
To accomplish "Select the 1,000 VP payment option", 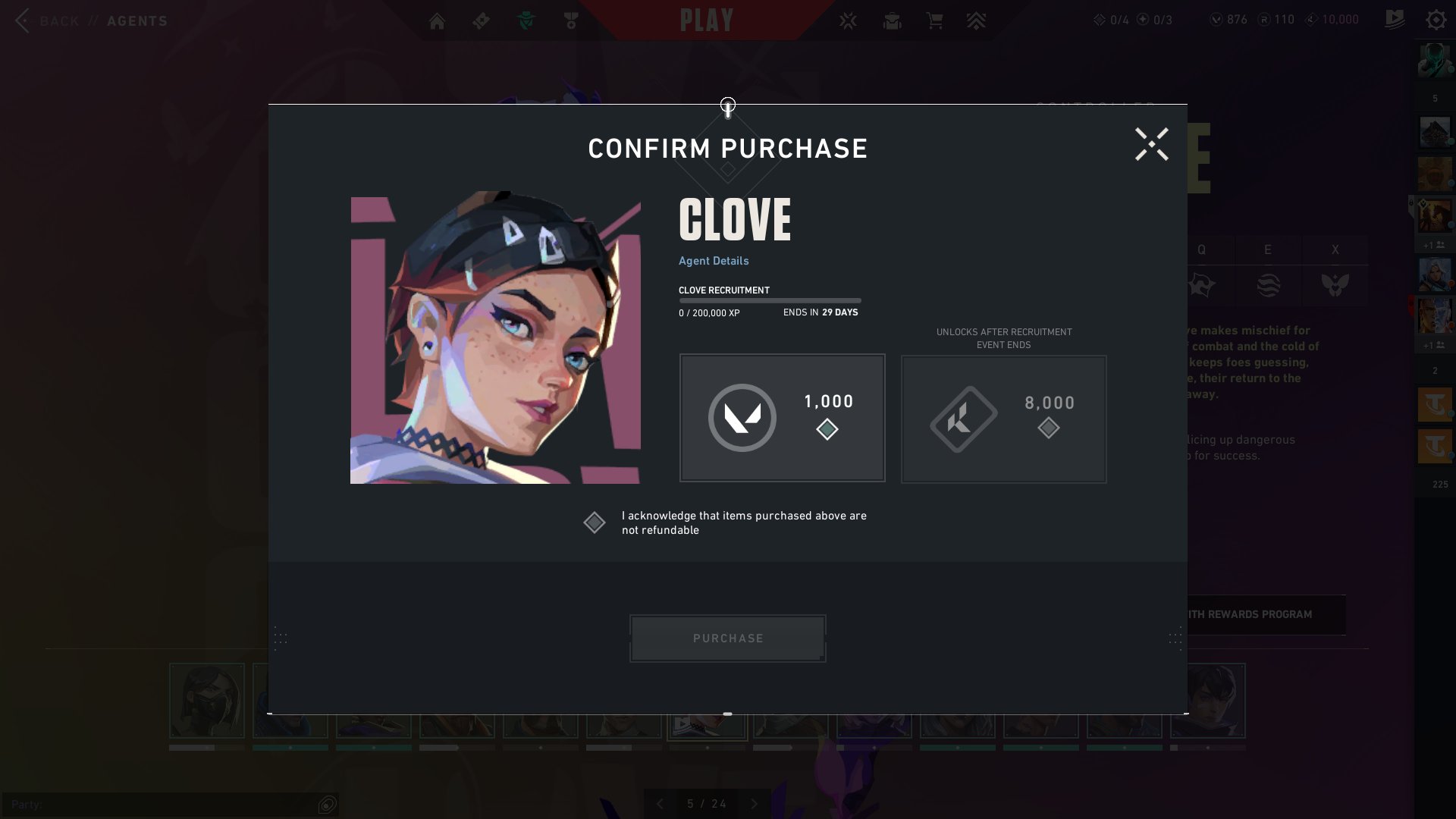I will (x=782, y=417).
